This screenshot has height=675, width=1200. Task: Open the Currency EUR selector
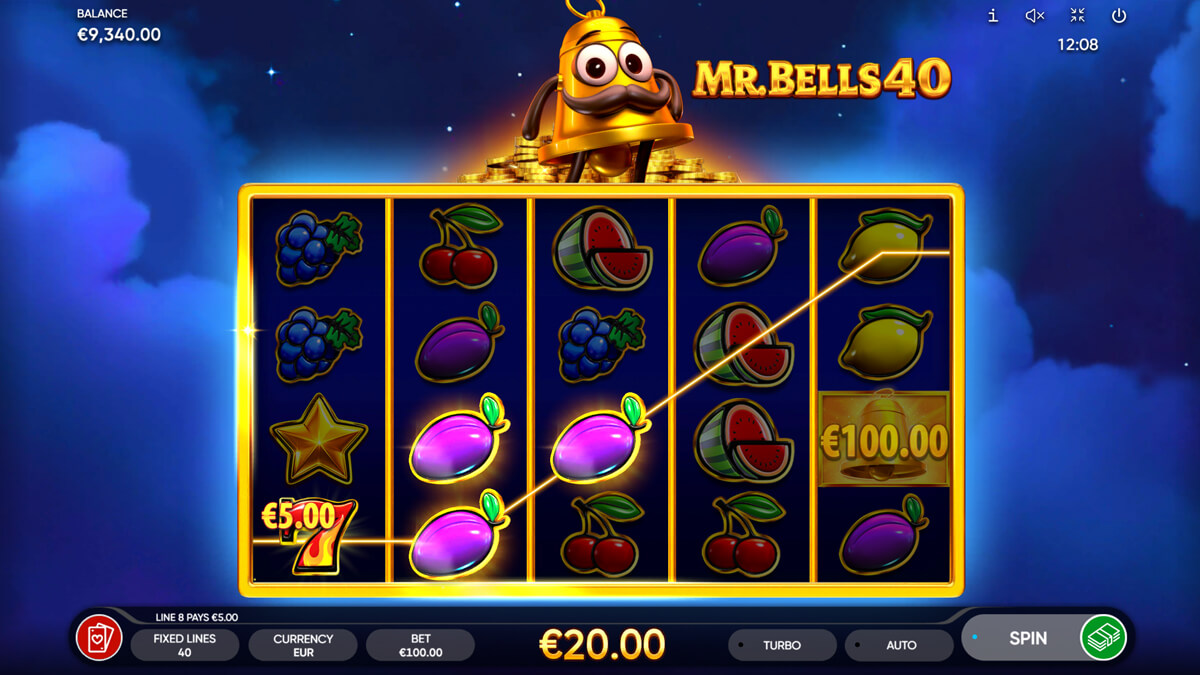pyautogui.click(x=303, y=645)
